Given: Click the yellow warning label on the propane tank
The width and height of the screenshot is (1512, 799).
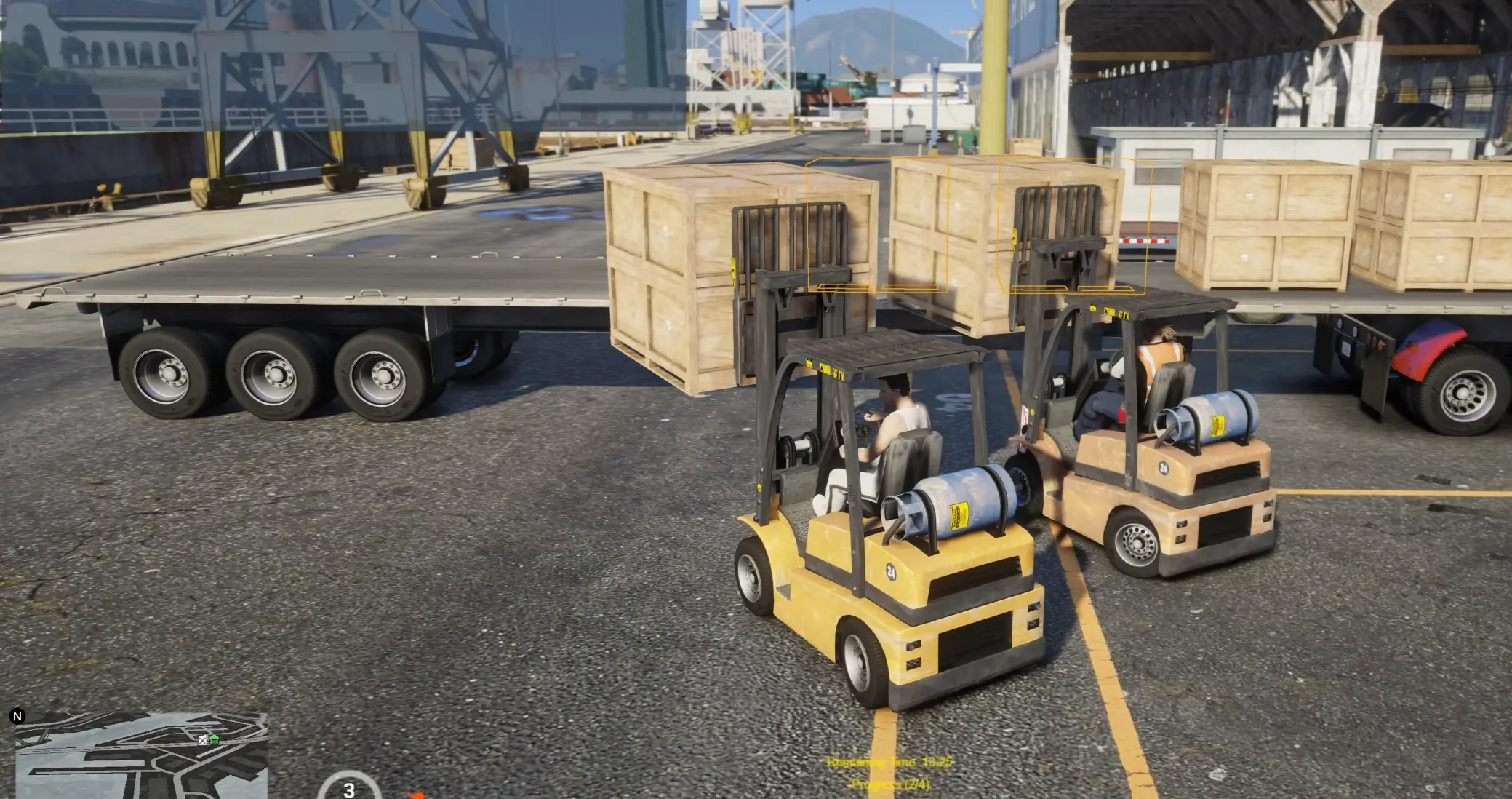Looking at the screenshot, I should (958, 515).
